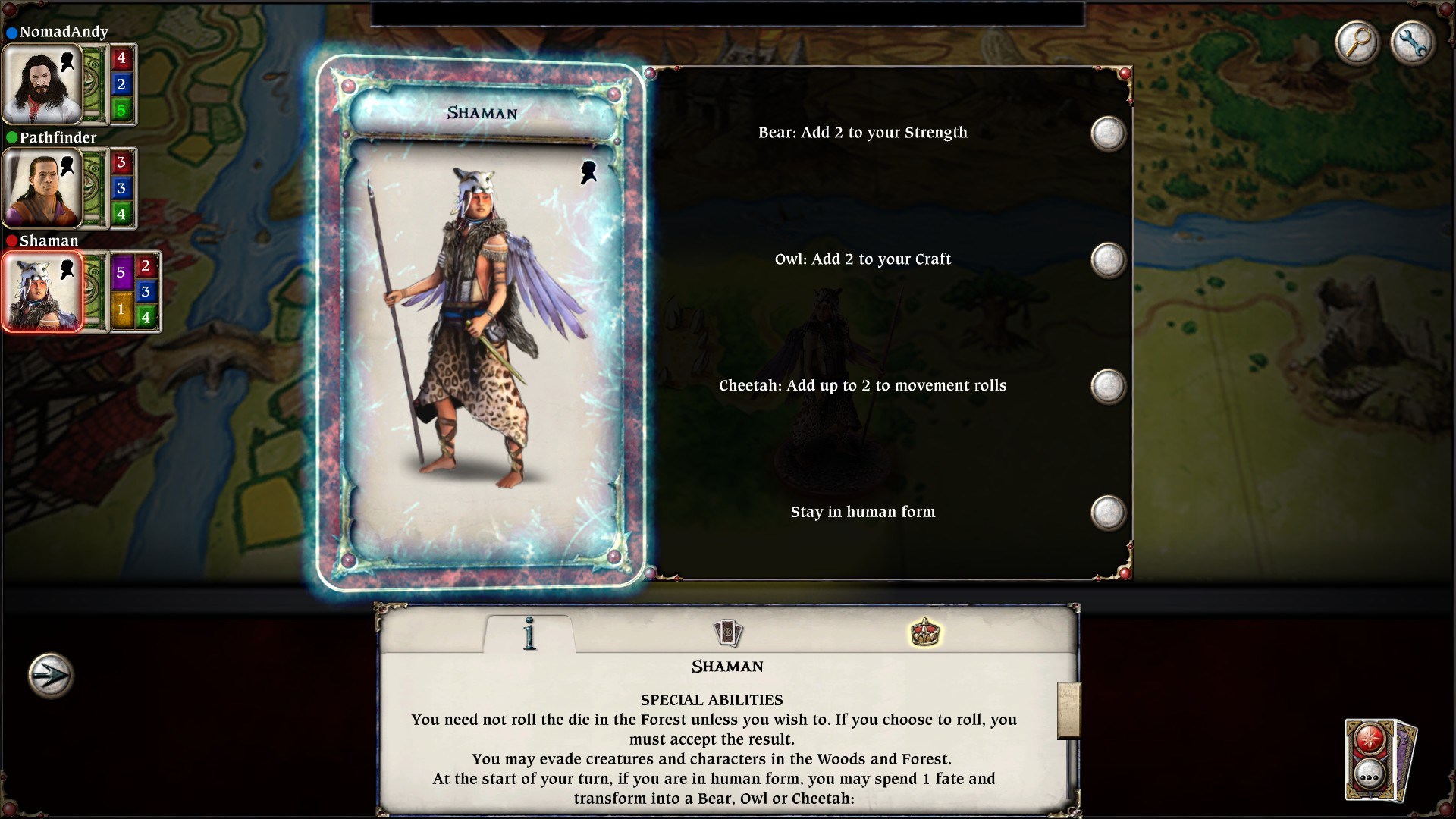The width and height of the screenshot is (1456, 819).
Task: Click NomadAndy's red stat counter 4
Action: point(121,57)
